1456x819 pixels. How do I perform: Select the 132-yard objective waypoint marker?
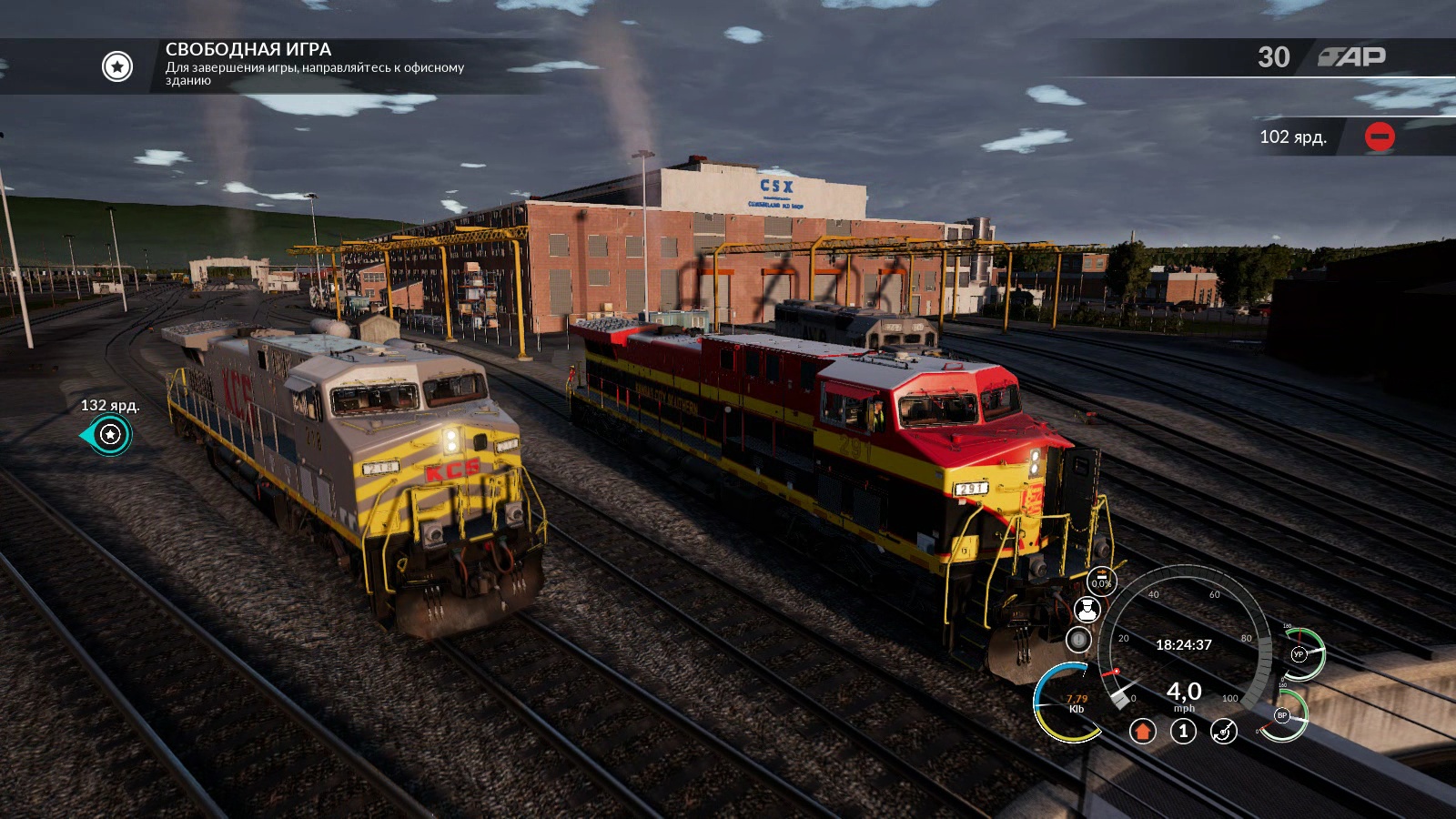110,435
